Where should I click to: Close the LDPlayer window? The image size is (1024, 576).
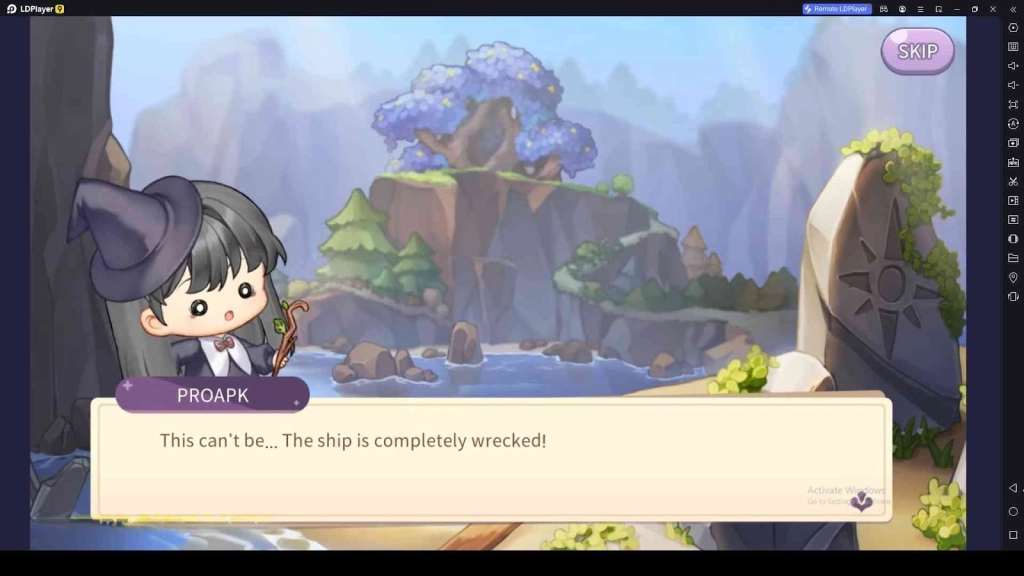992,9
